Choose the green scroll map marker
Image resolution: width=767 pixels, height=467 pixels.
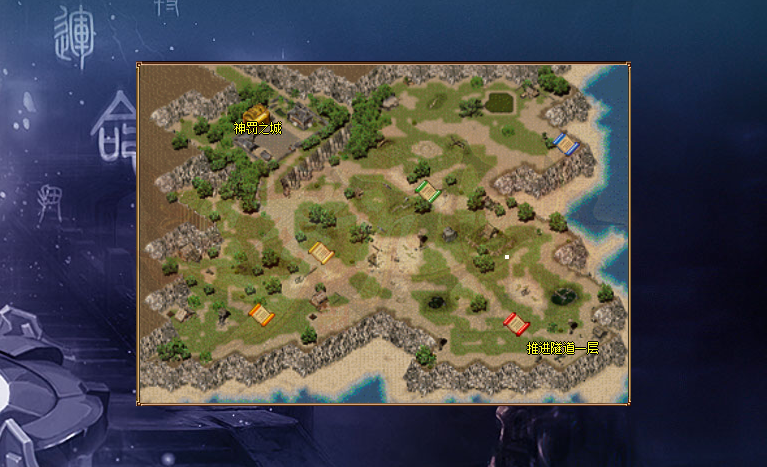coord(428,191)
